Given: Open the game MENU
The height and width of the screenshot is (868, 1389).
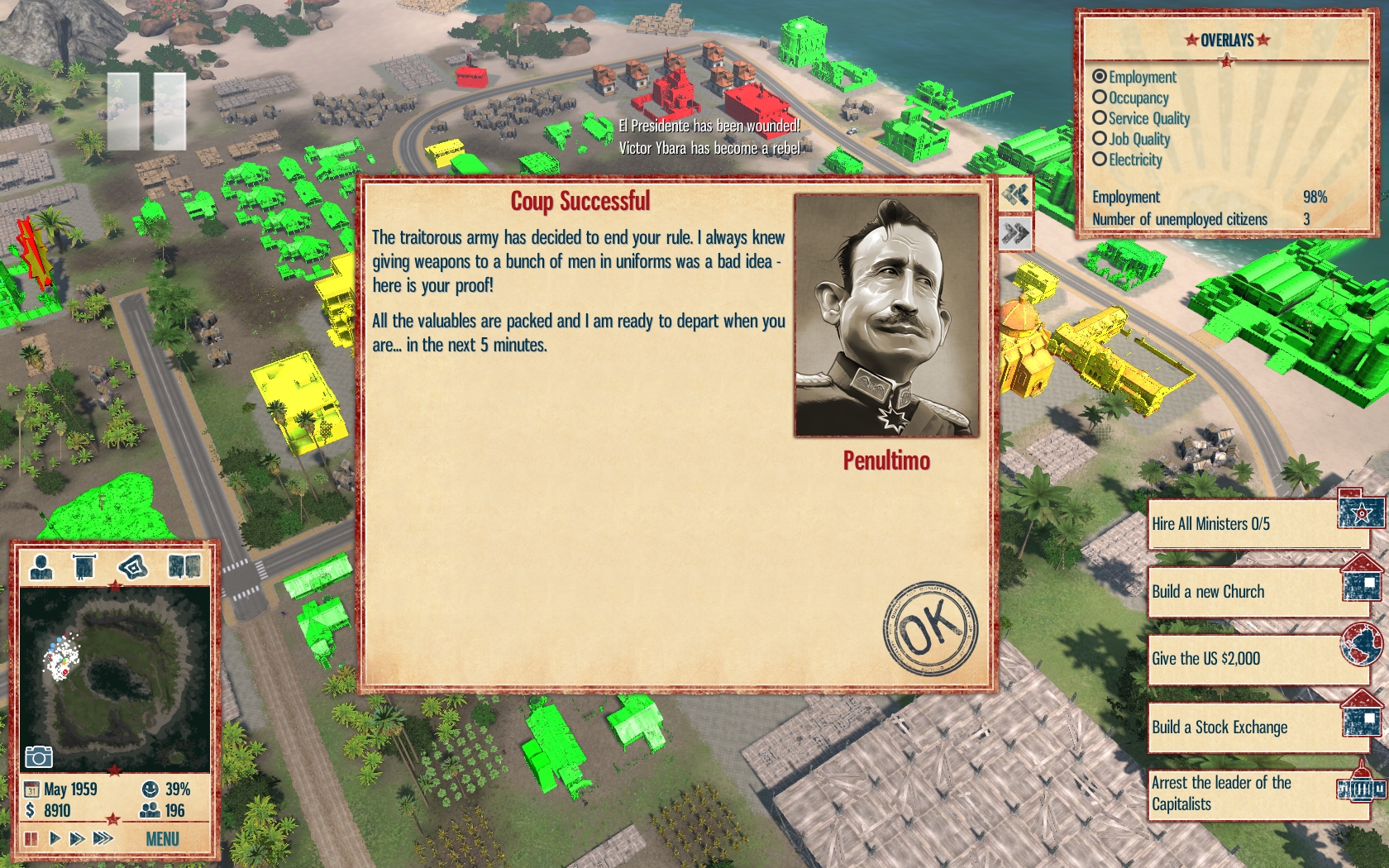Looking at the screenshot, I should (x=162, y=839).
